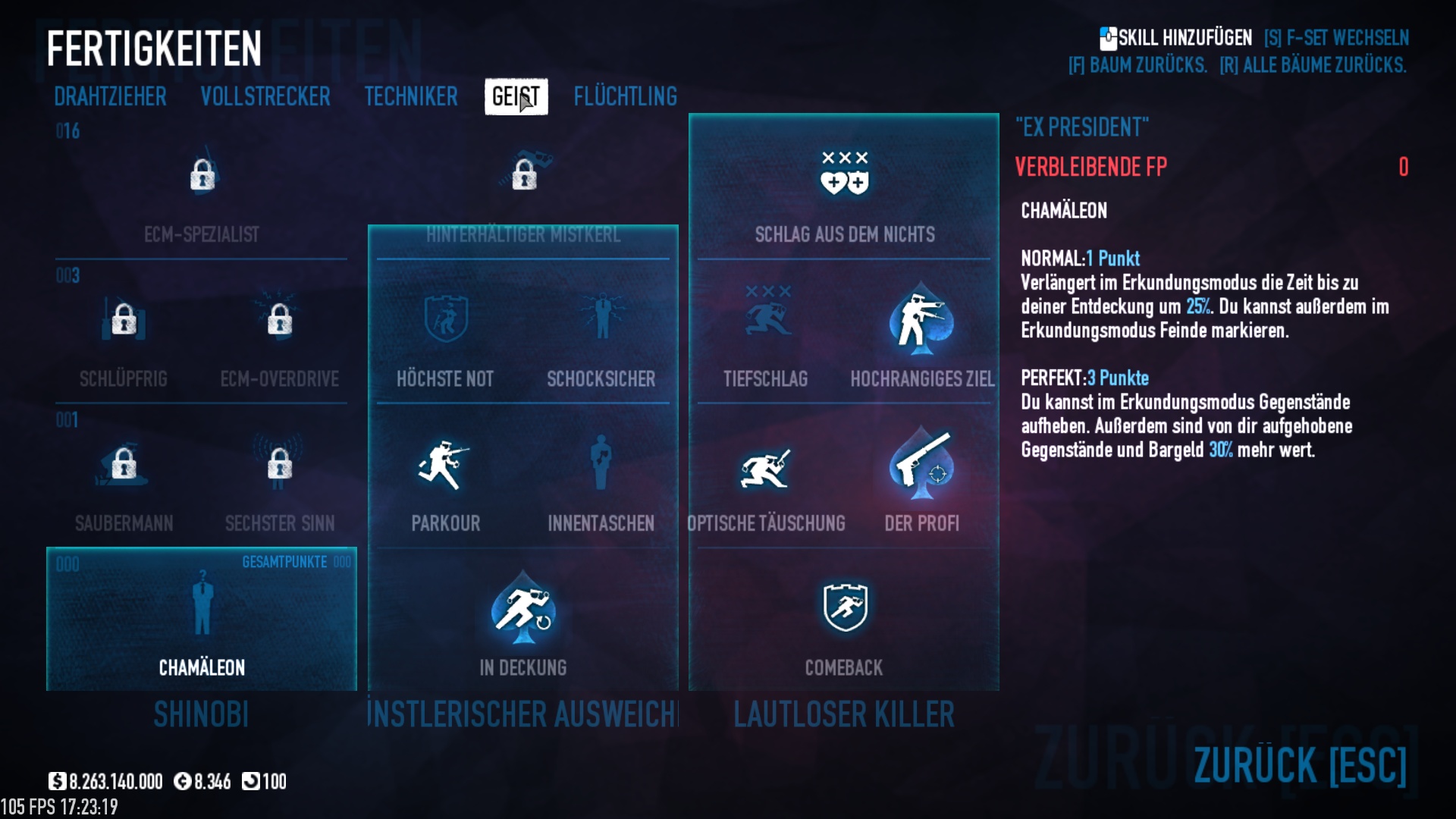
Task: Open the Vollstrecker skill tree tab
Action: point(265,96)
